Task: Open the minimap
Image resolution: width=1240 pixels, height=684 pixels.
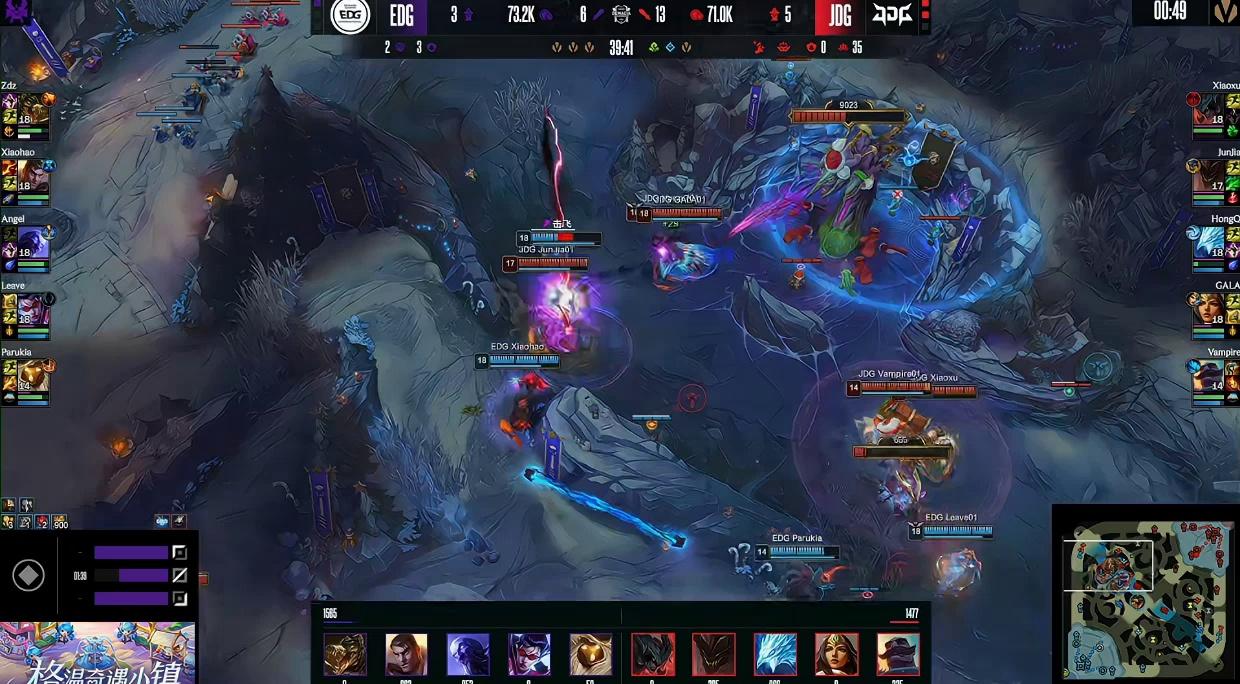Action: point(1145,594)
